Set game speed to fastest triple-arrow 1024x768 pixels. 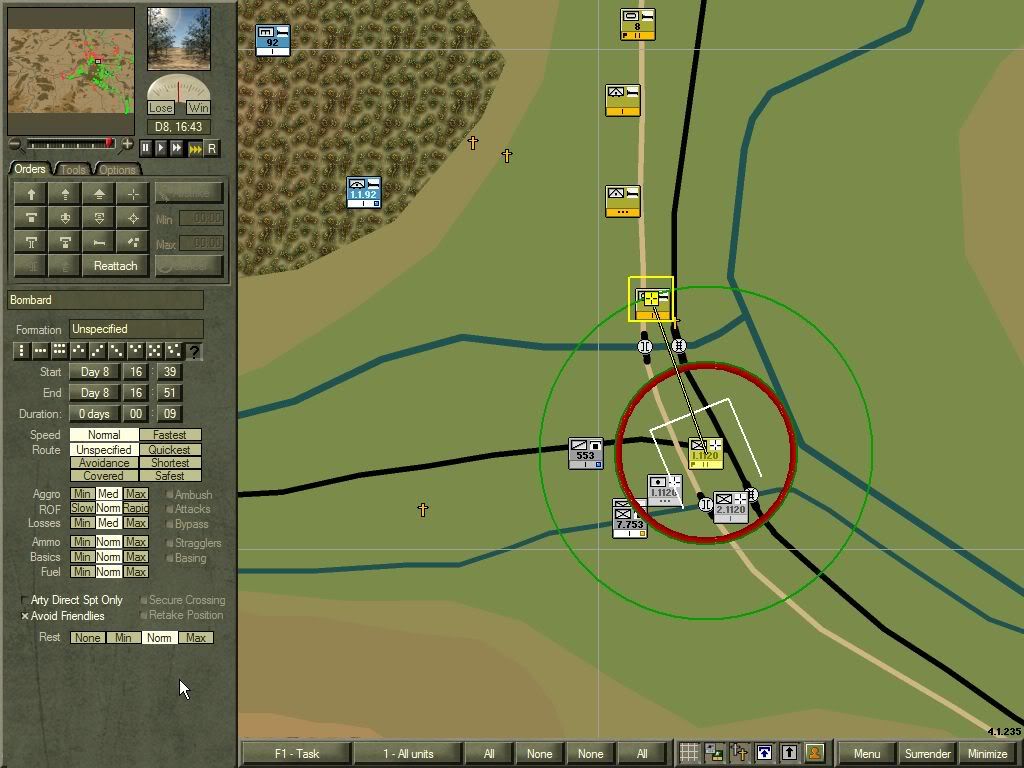coord(195,148)
